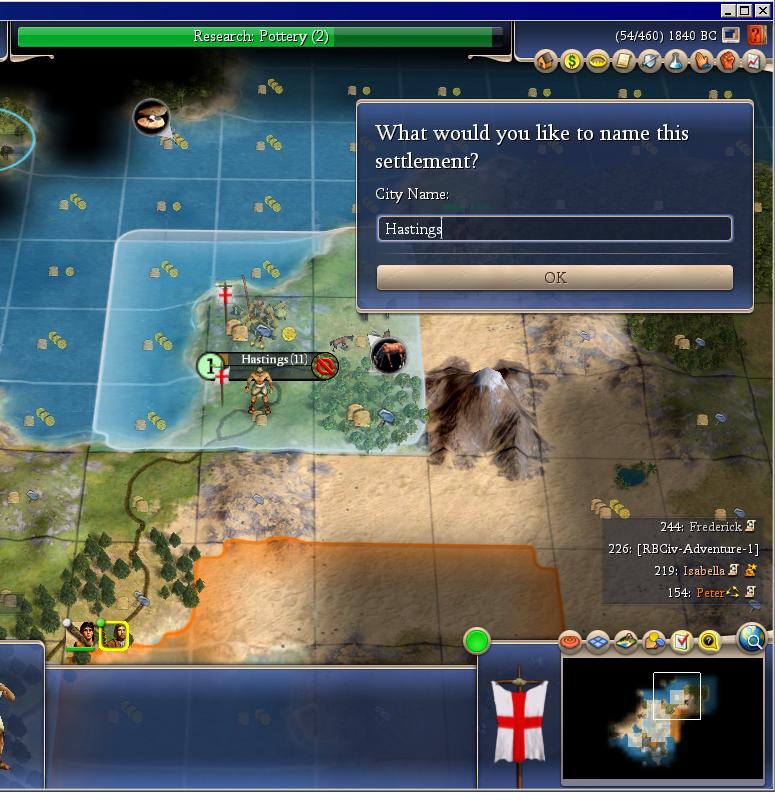Select Frederick in the score list

point(714,527)
